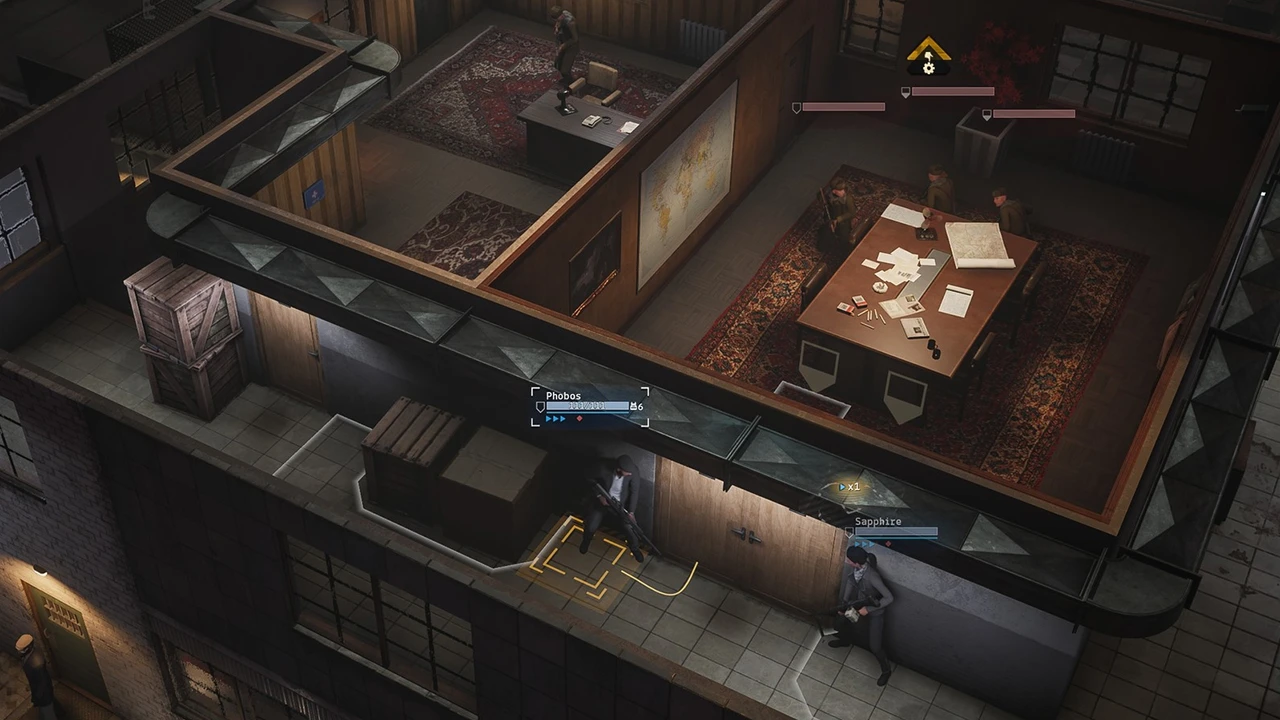Image resolution: width=1280 pixels, height=720 pixels.
Task: Click the blue play arrow beside the x1 indicator
Action: (x=842, y=487)
